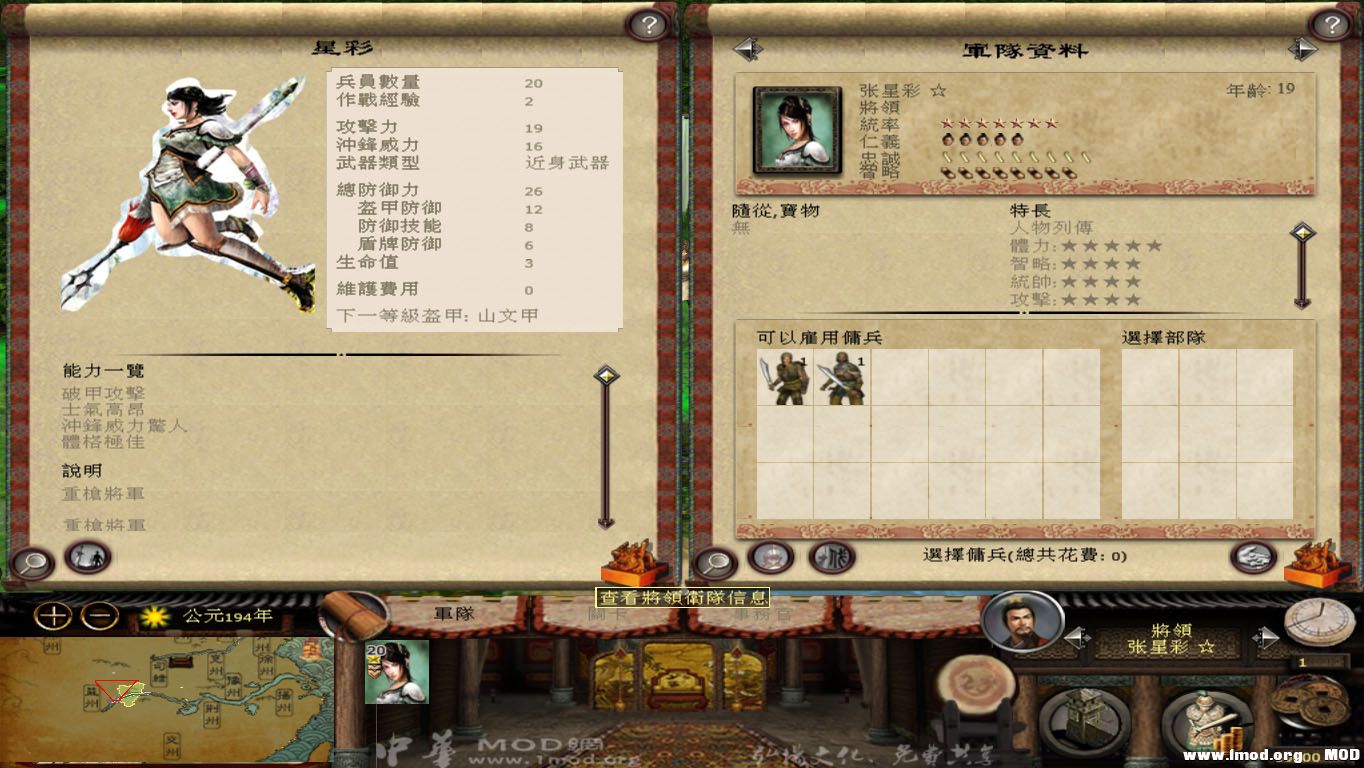Click the galloping horse icon next to the drum
The height and width of the screenshot is (768, 1364).
829,560
